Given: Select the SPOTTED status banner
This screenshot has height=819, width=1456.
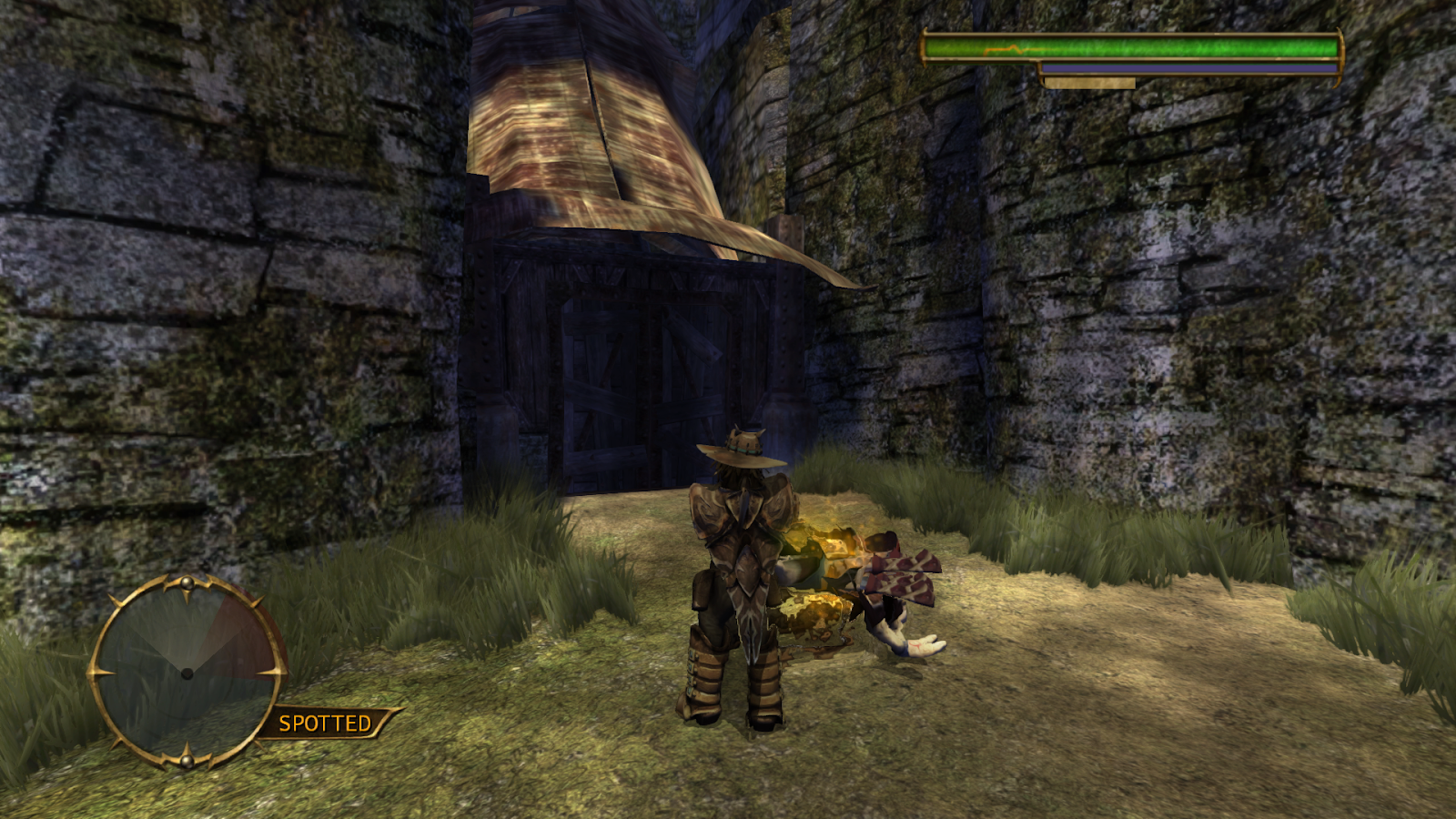Looking at the screenshot, I should 326,723.
